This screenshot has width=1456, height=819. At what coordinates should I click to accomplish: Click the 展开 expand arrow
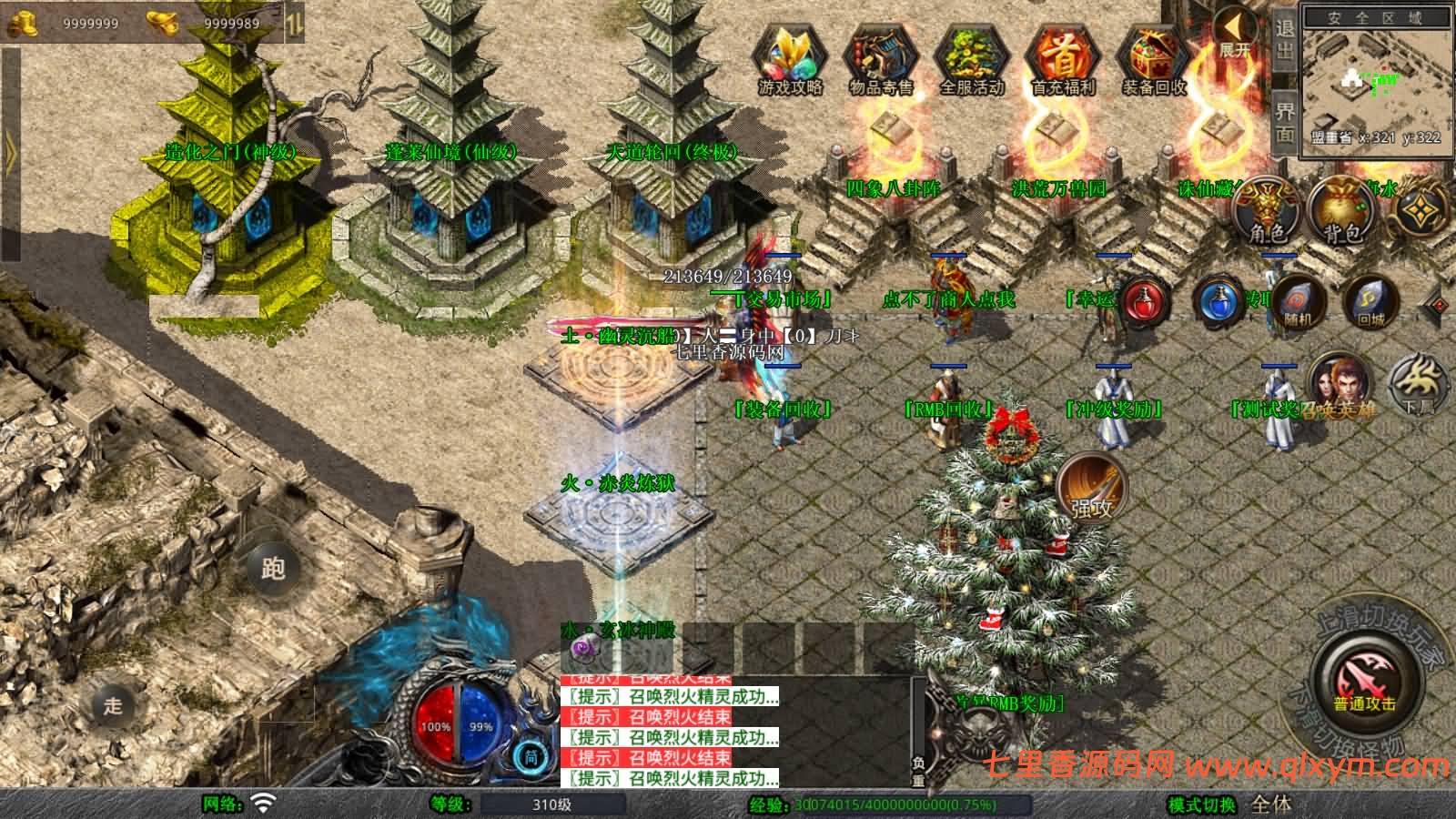pos(1236,35)
